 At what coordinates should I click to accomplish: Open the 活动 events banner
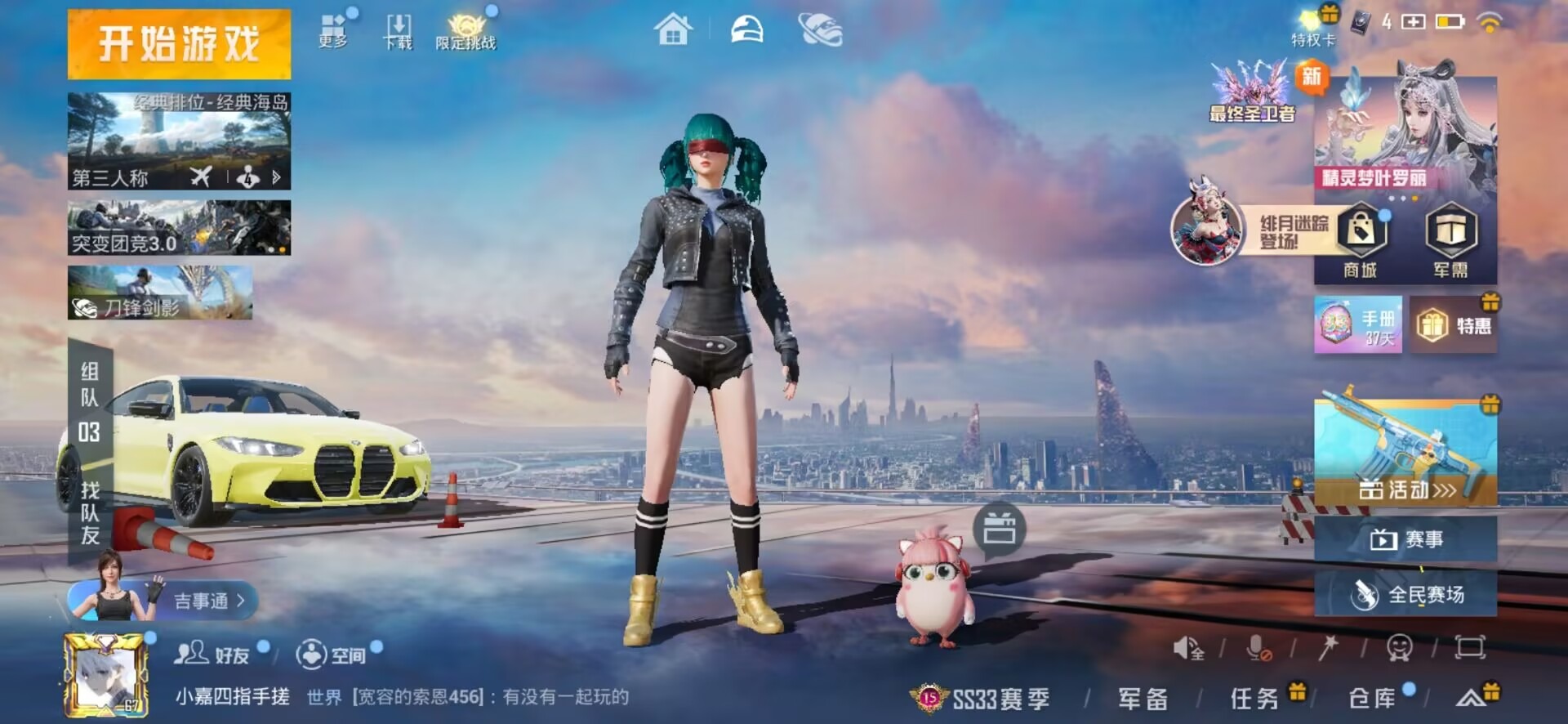point(1405,452)
